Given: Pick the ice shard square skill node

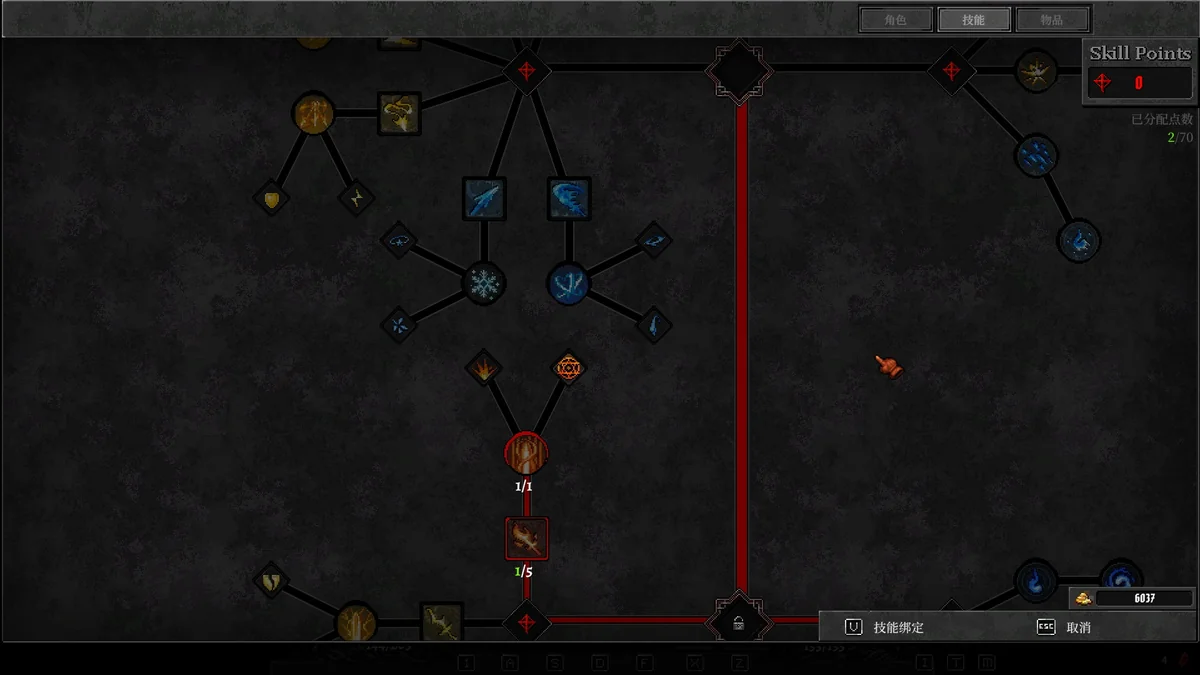Looking at the screenshot, I should pos(484,198).
